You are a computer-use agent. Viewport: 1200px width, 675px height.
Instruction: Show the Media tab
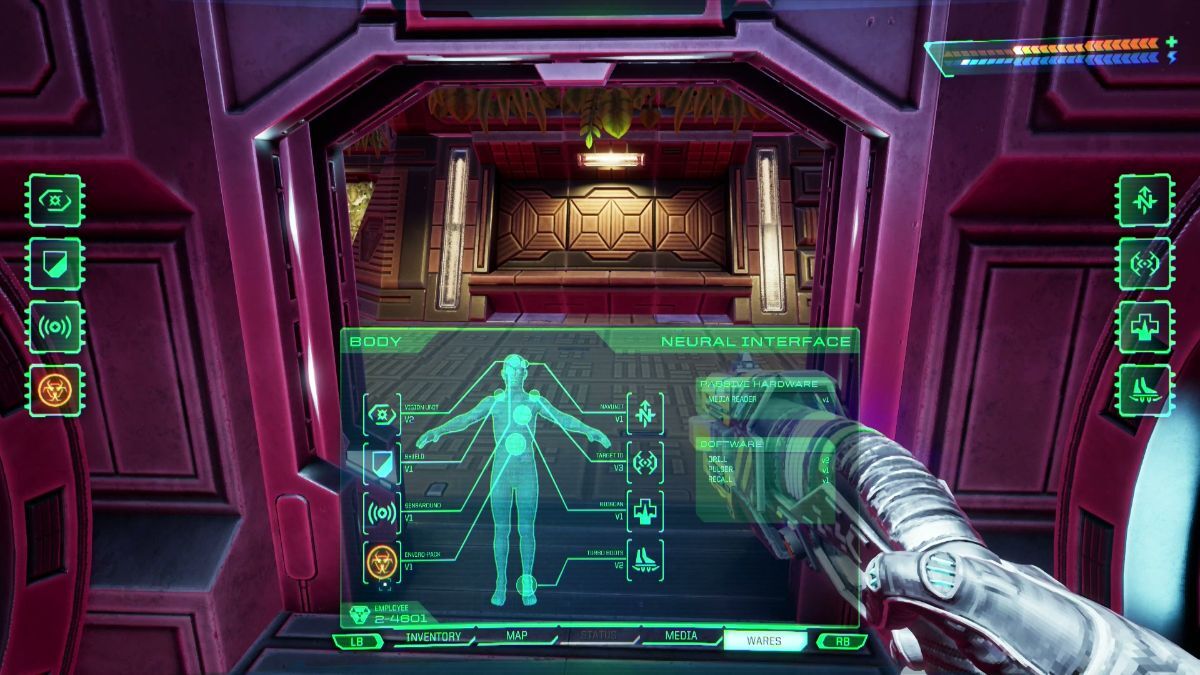pyautogui.click(x=681, y=637)
